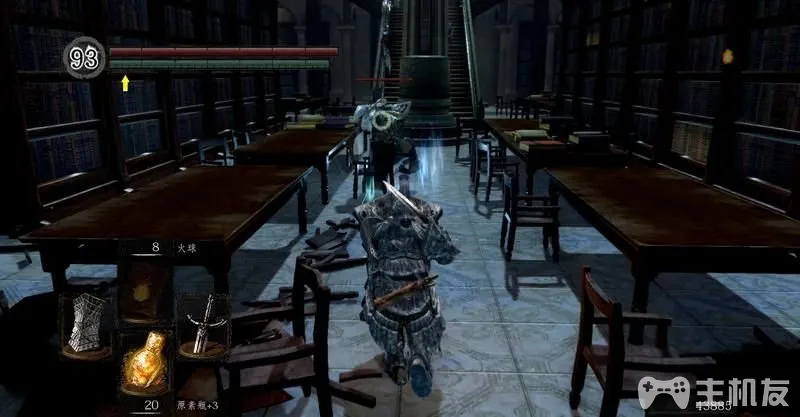Select the left-hand shield slot
800x417 pixels.
point(85,324)
